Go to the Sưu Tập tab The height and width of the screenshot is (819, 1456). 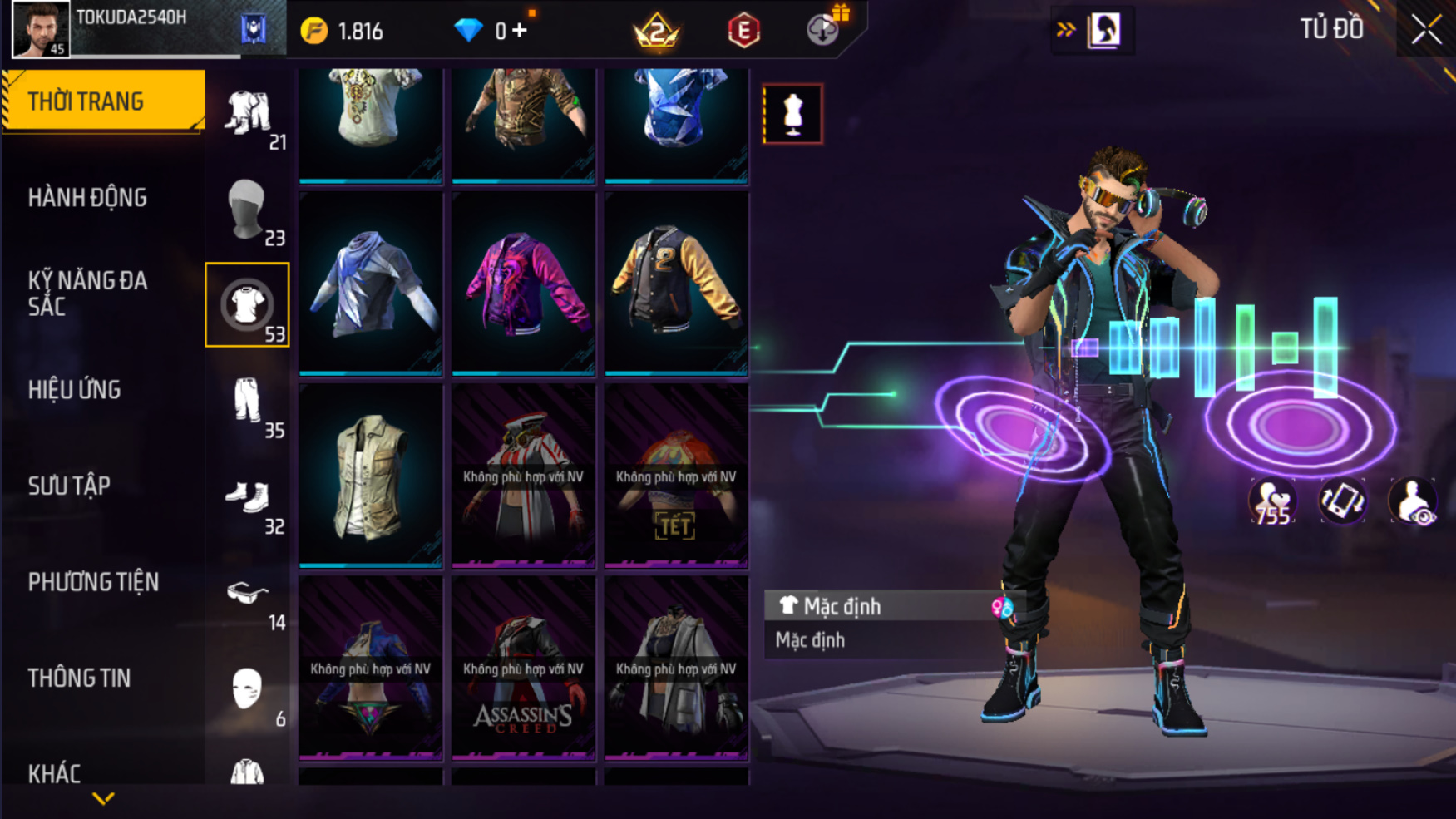[x=69, y=486]
